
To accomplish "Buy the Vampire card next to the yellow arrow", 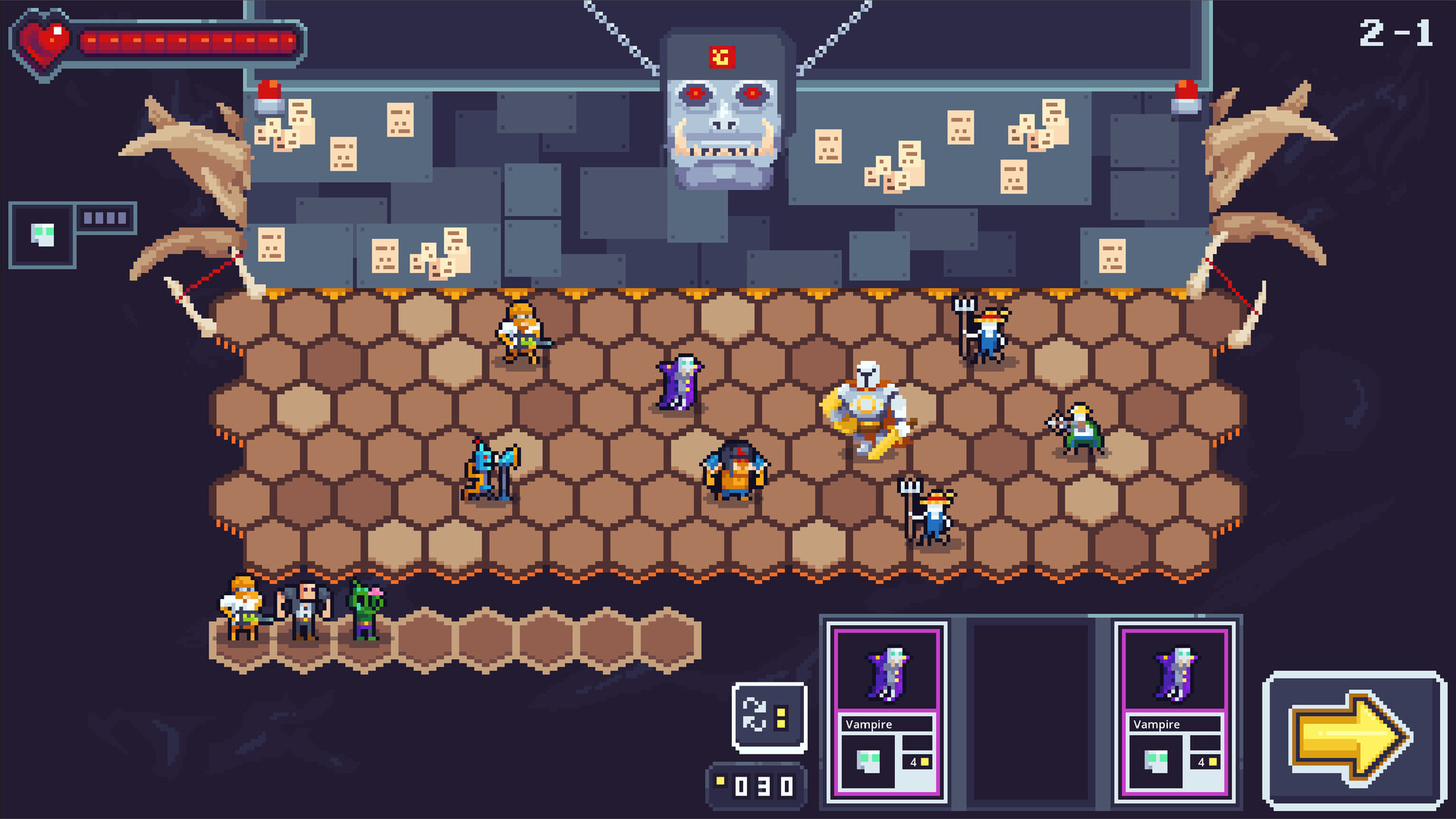I will click(1174, 711).
